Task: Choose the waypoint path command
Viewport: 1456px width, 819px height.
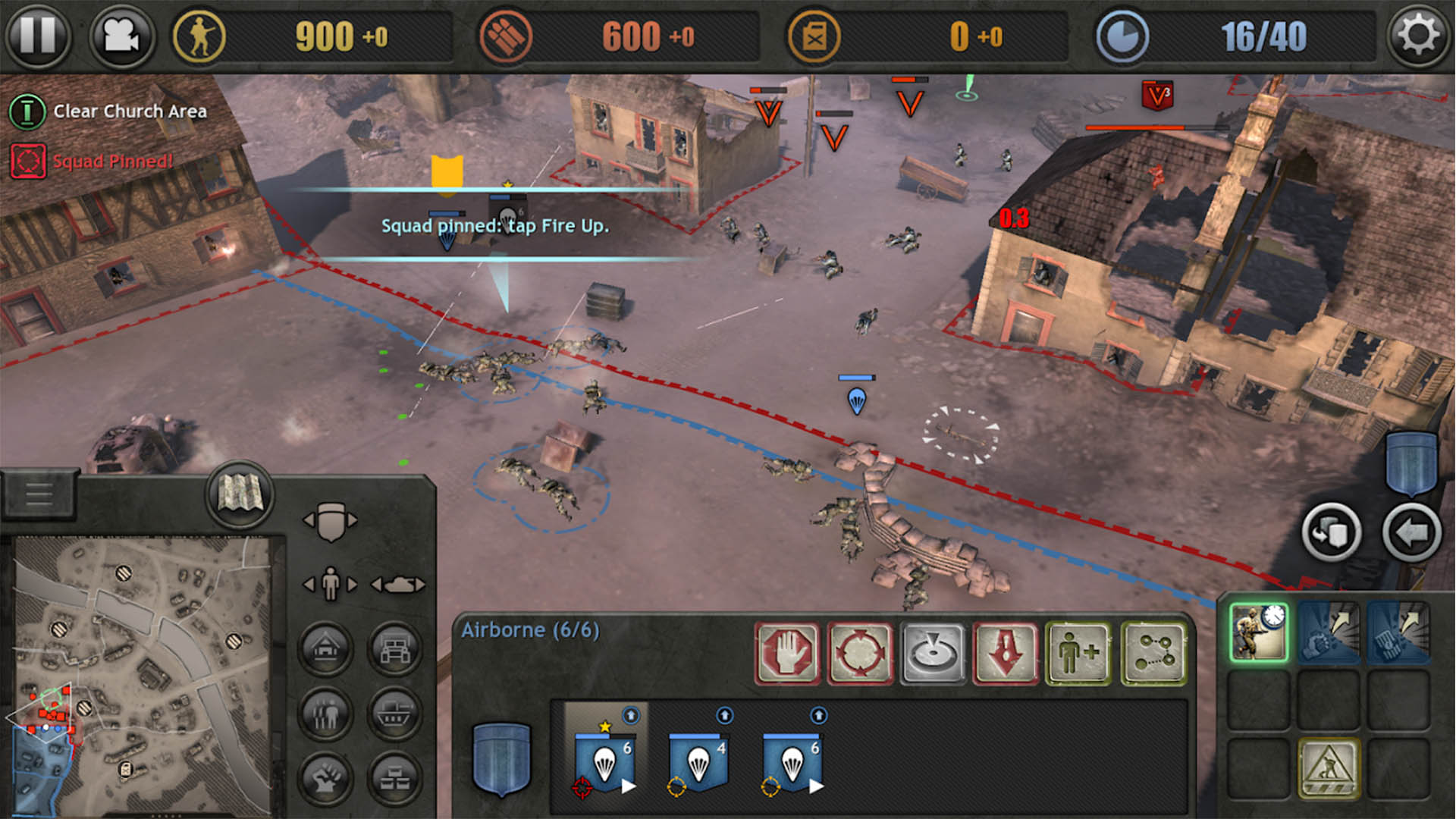Action: click(1153, 653)
